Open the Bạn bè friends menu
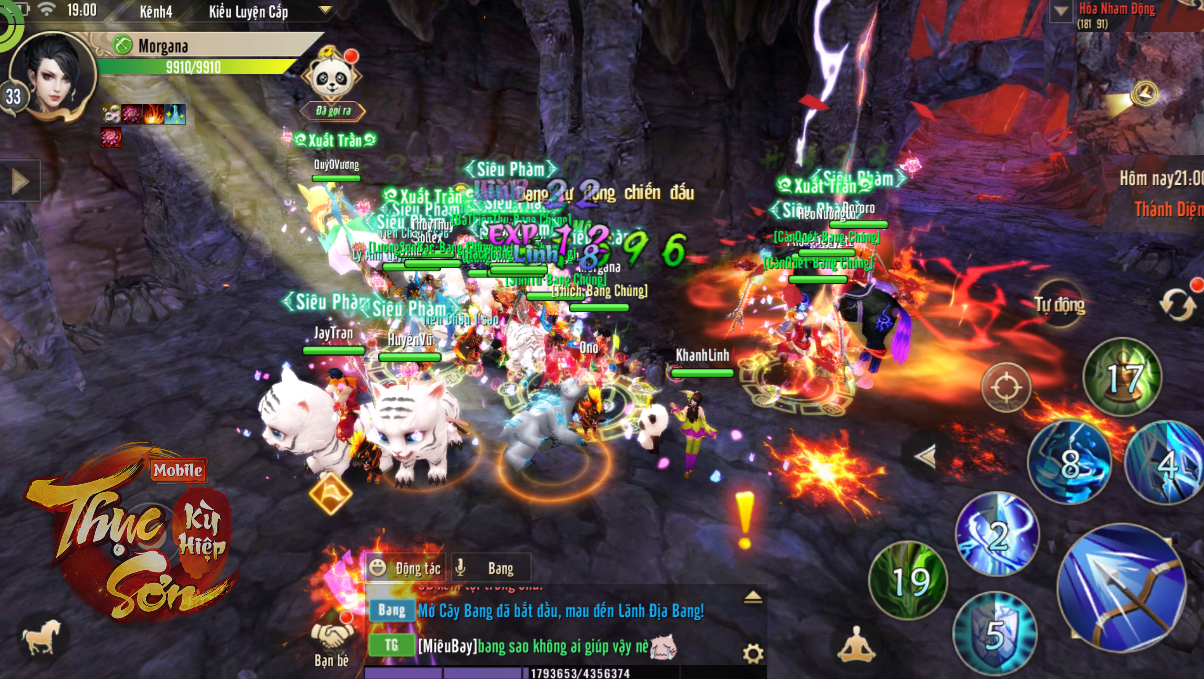Screen dimensions: 1204x679 click(331, 640)
